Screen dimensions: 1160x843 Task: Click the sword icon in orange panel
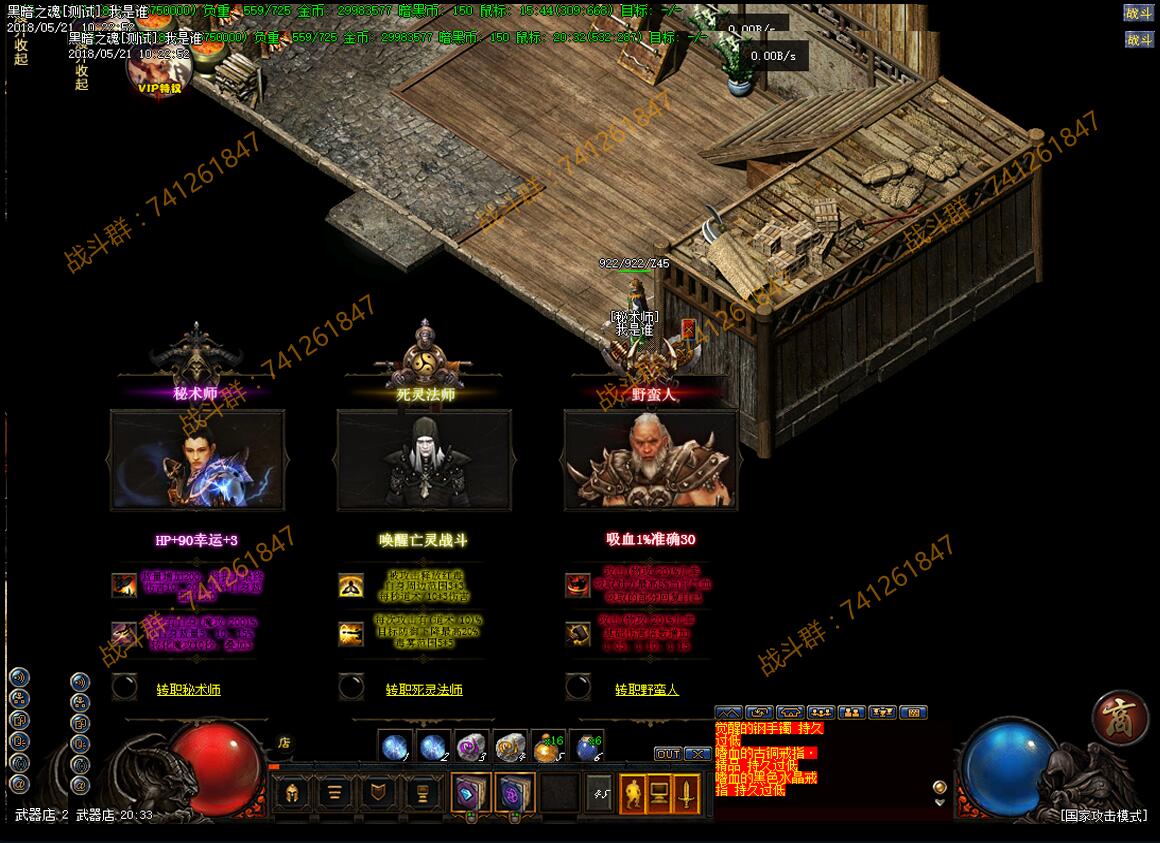tap(688, 794)
